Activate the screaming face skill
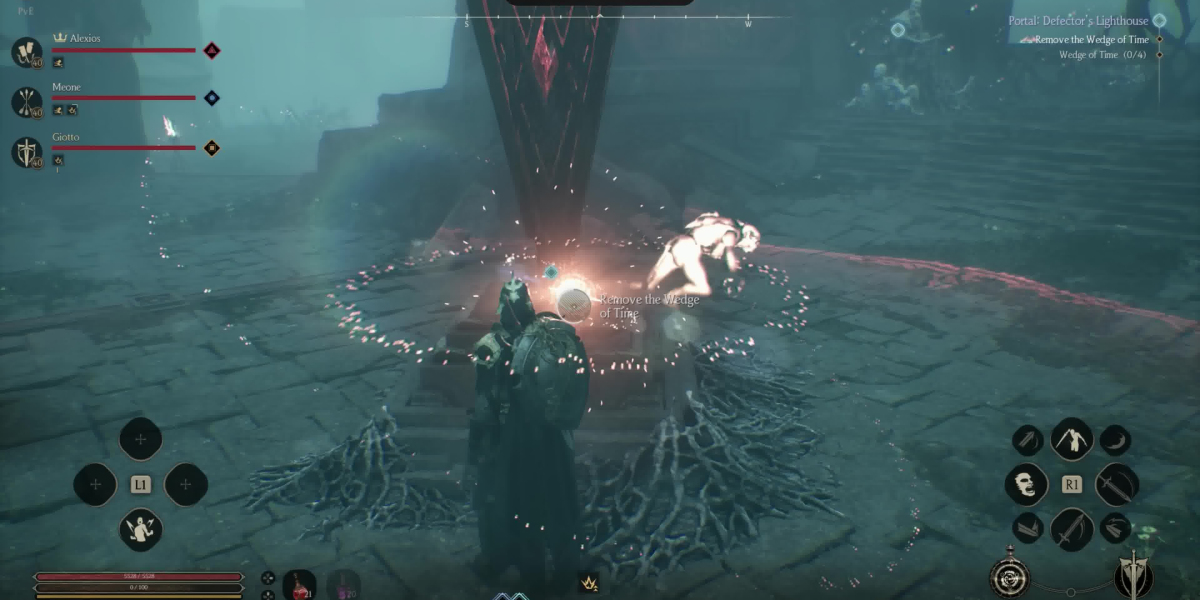 pyautogui.click(x=1026, y=484)
